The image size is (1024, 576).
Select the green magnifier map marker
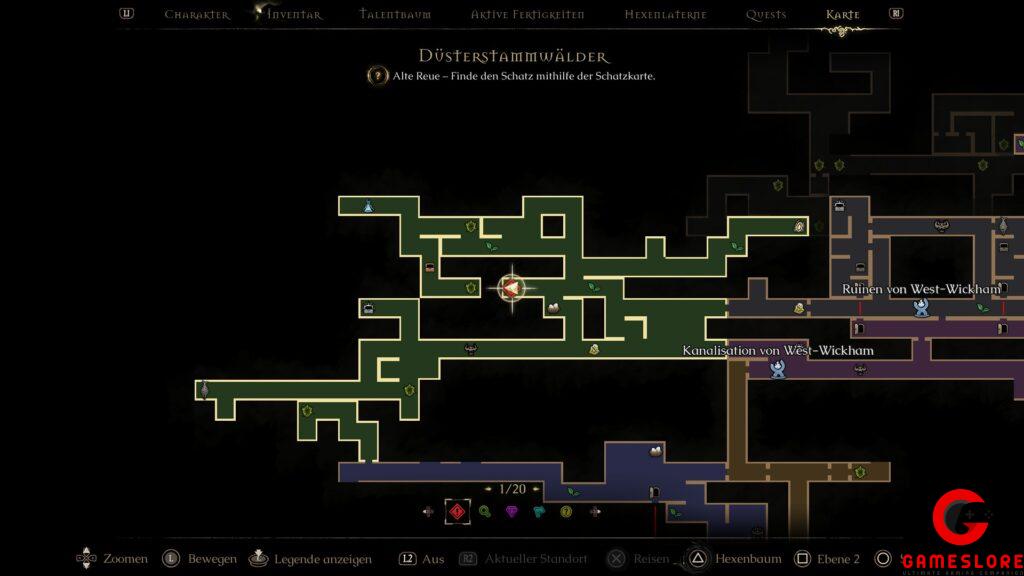point(485,512)
